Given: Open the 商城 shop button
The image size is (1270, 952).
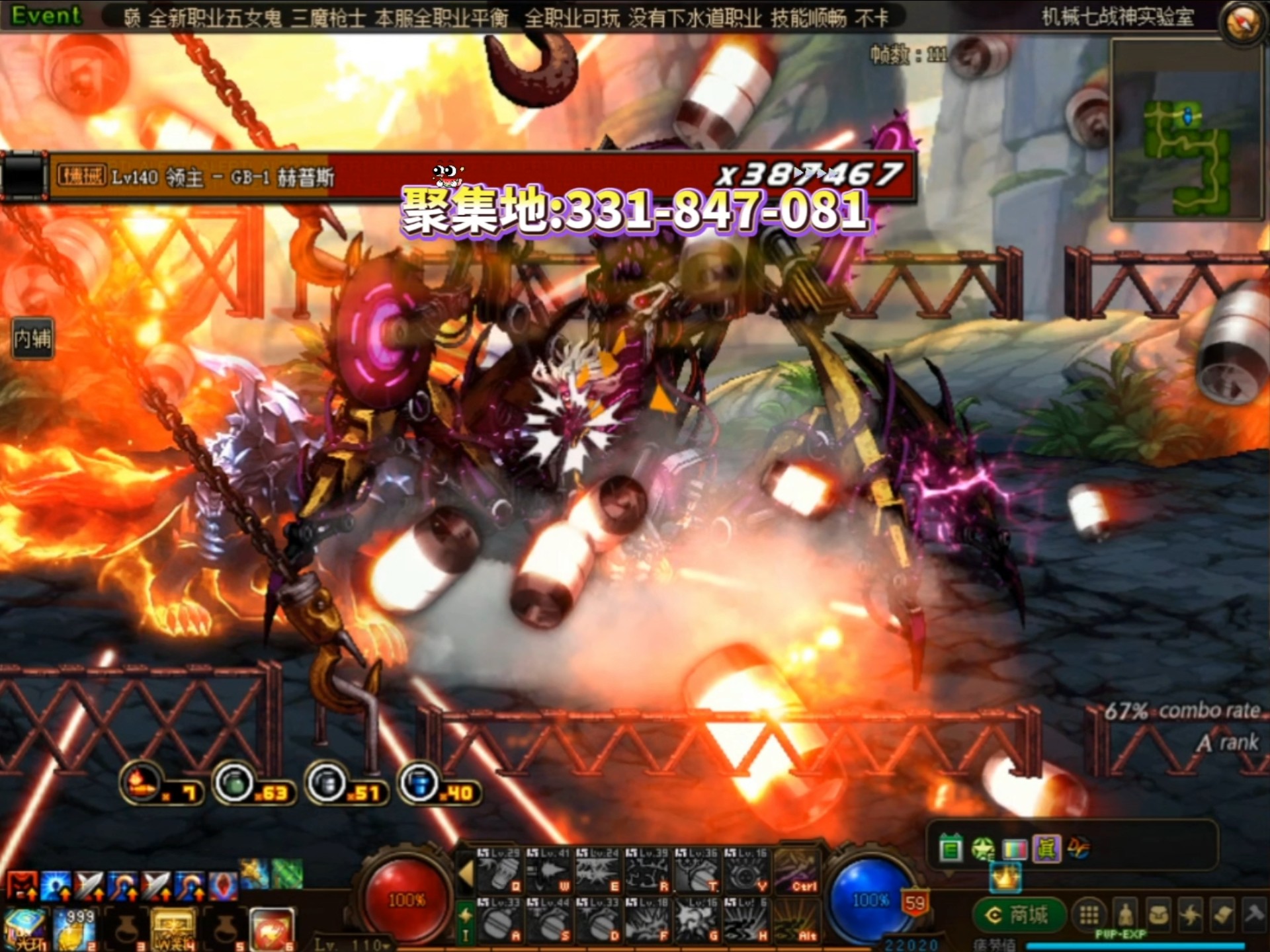Looking at the screenshot, I should coord(1019,916).
